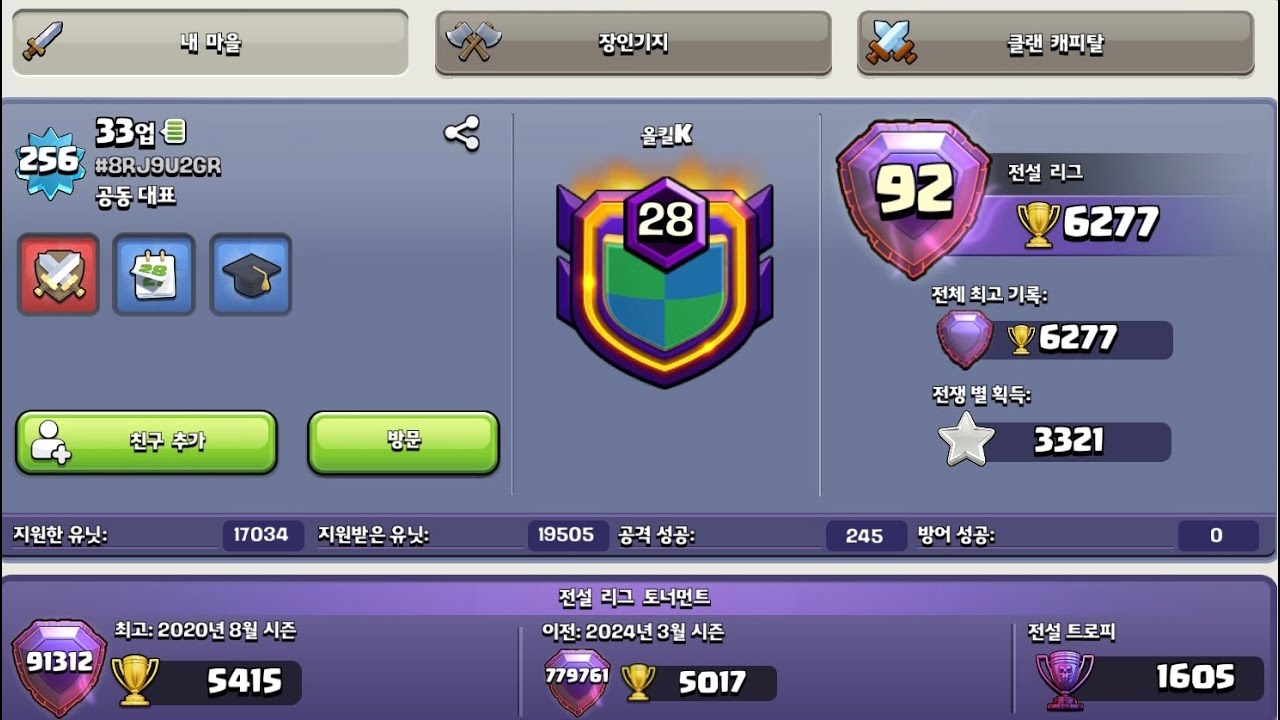Select the red crossed-swords label icon
Screen dimensions: 1280x720
tap(59, 274)
